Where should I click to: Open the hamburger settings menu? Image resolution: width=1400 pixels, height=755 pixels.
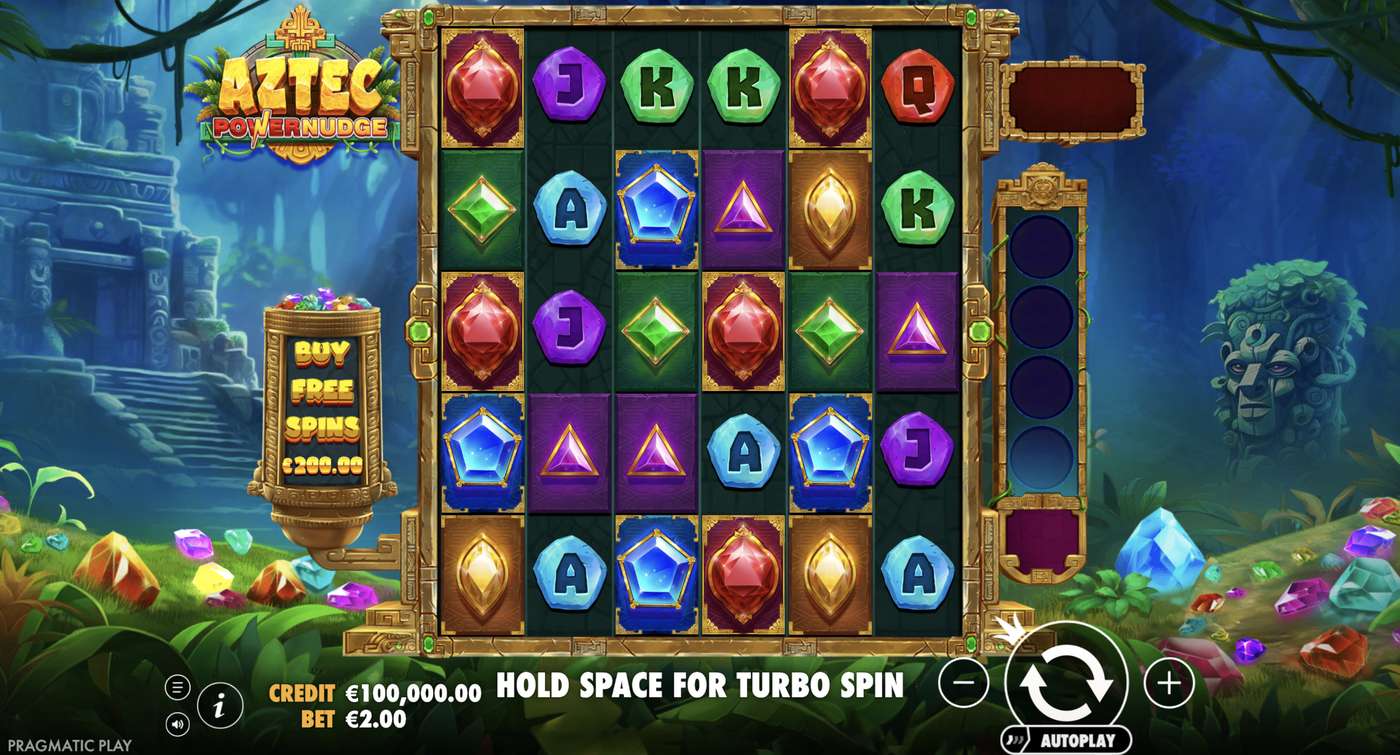(x=179, y=687)
